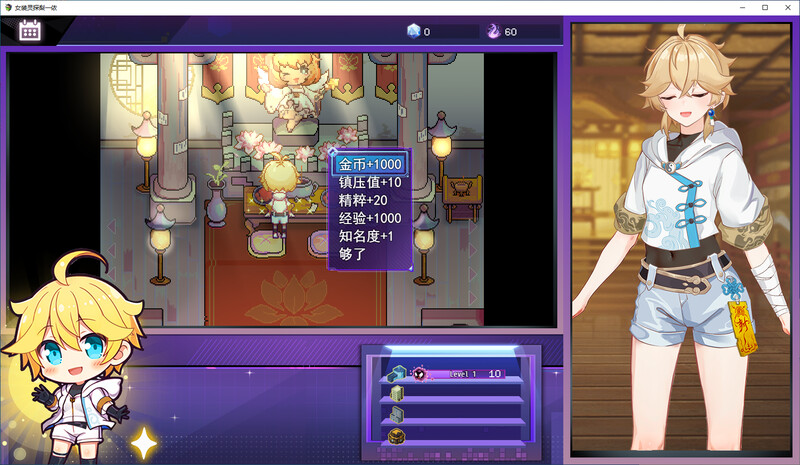Minimize the game window

[x=741, y=7]
